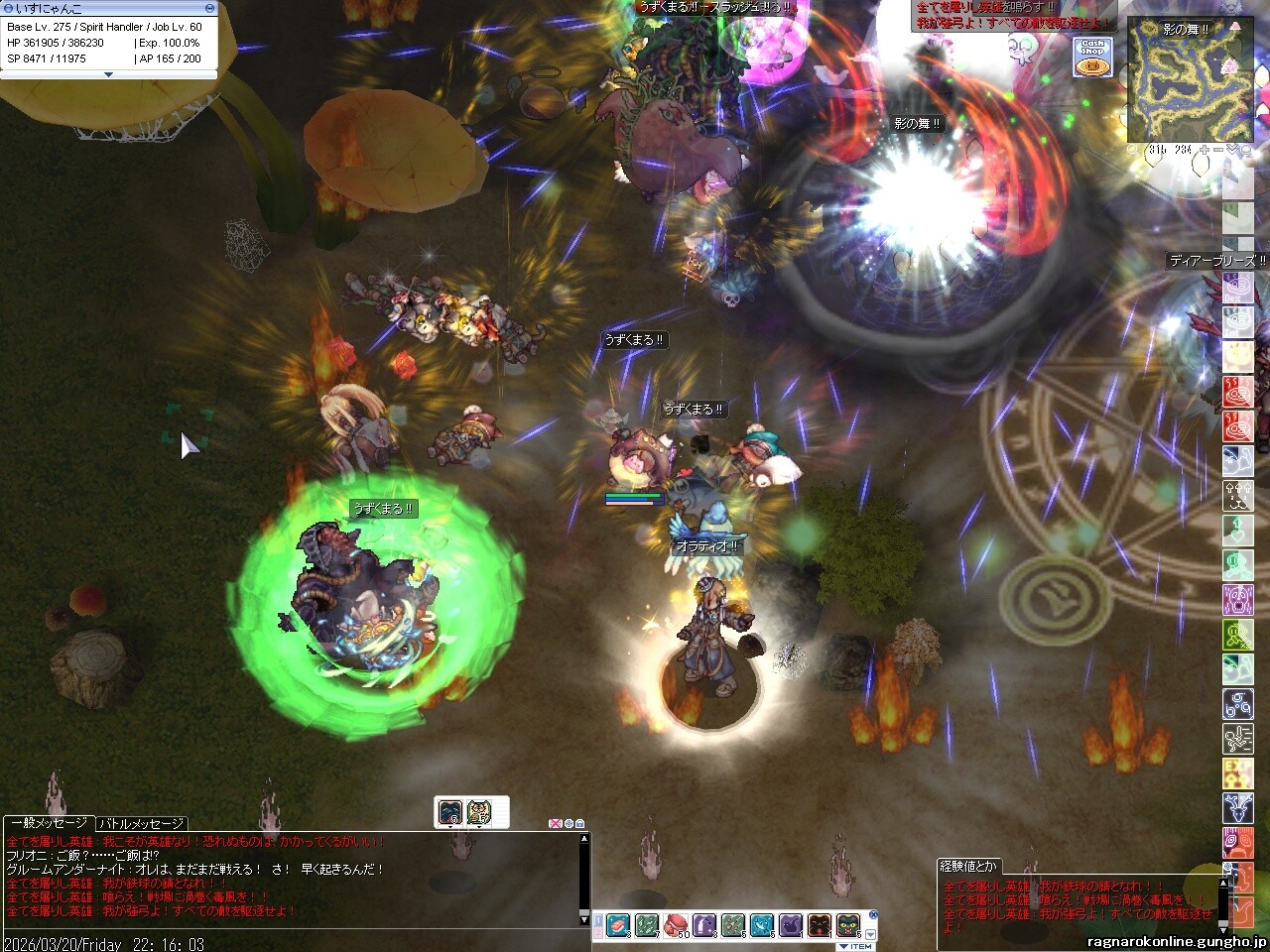Open the 経験値とか chat window tab
Viewport: 1270px width, 952px height.
[x=970, y=866]
